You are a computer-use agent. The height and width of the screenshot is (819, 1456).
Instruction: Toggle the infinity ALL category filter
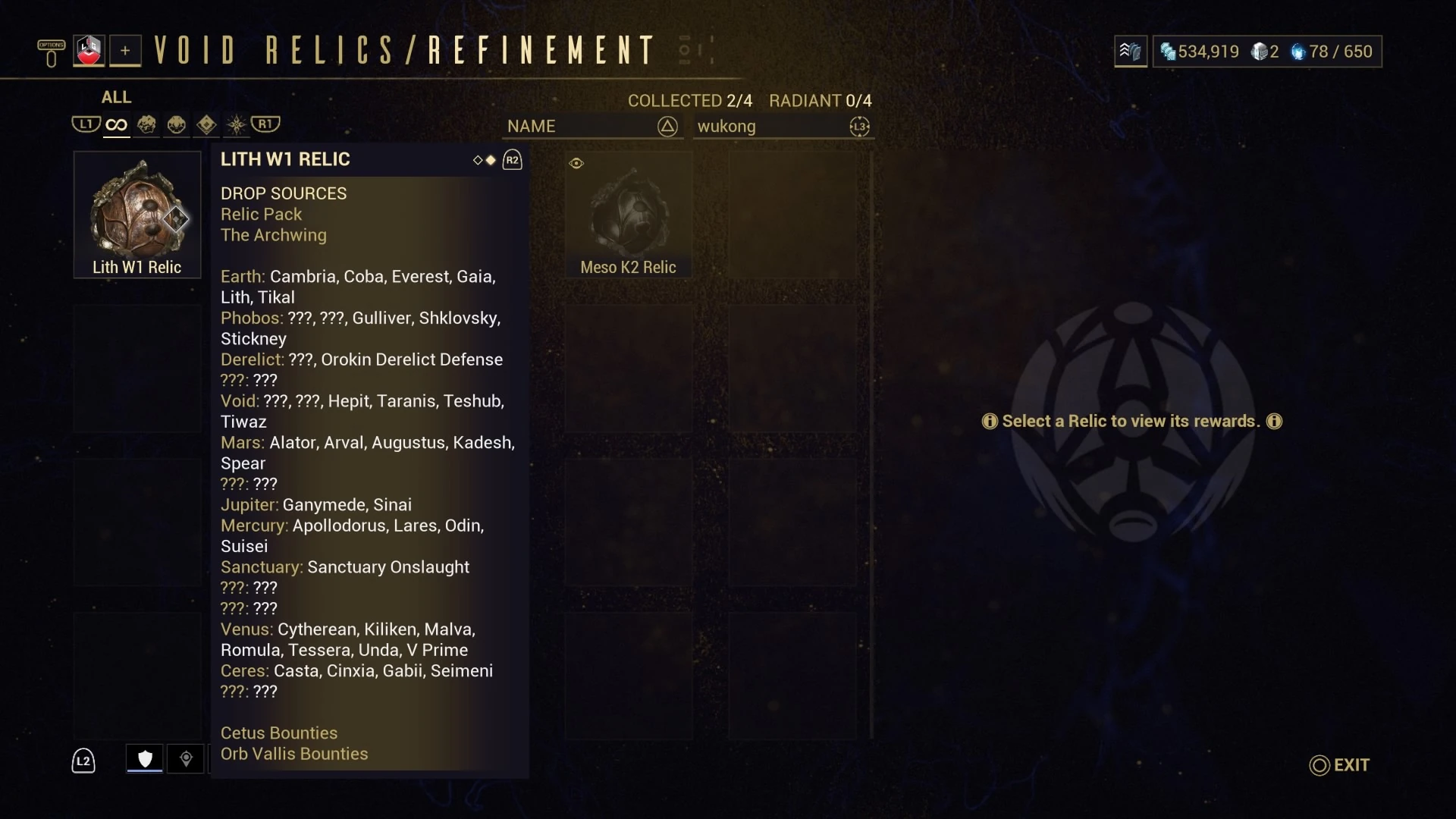coord(115,124)
